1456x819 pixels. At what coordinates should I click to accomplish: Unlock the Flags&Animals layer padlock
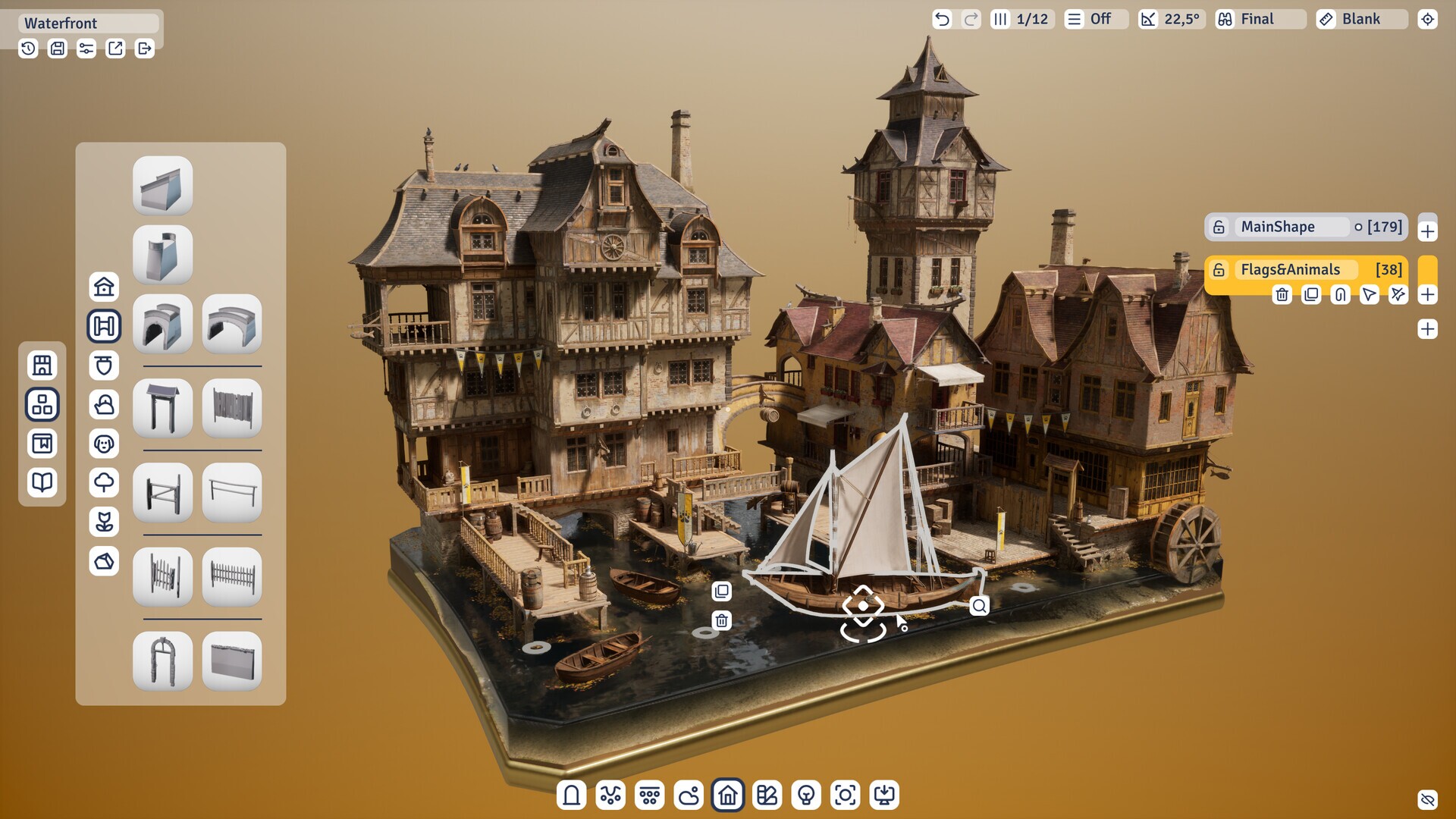click(x=1219, y=269)
